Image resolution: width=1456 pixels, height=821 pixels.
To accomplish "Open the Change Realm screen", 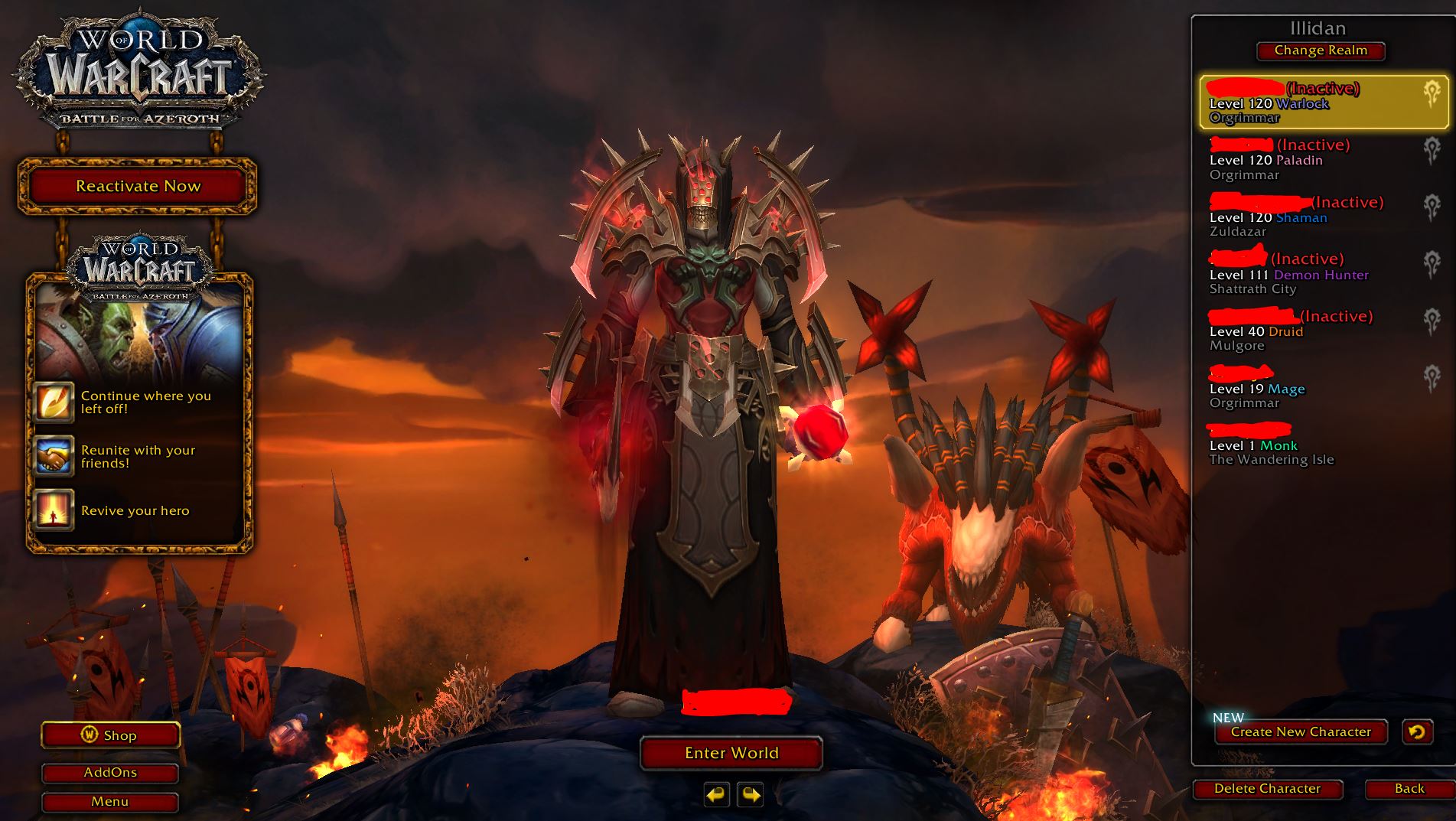I will [x=1319, y=50].
